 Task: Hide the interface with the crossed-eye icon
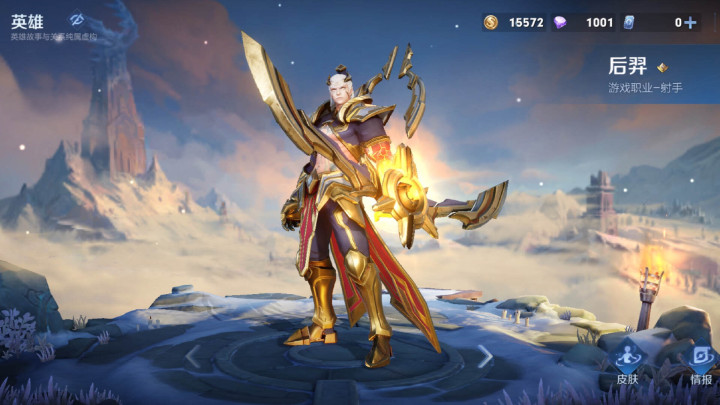click(x=77, y=19)
